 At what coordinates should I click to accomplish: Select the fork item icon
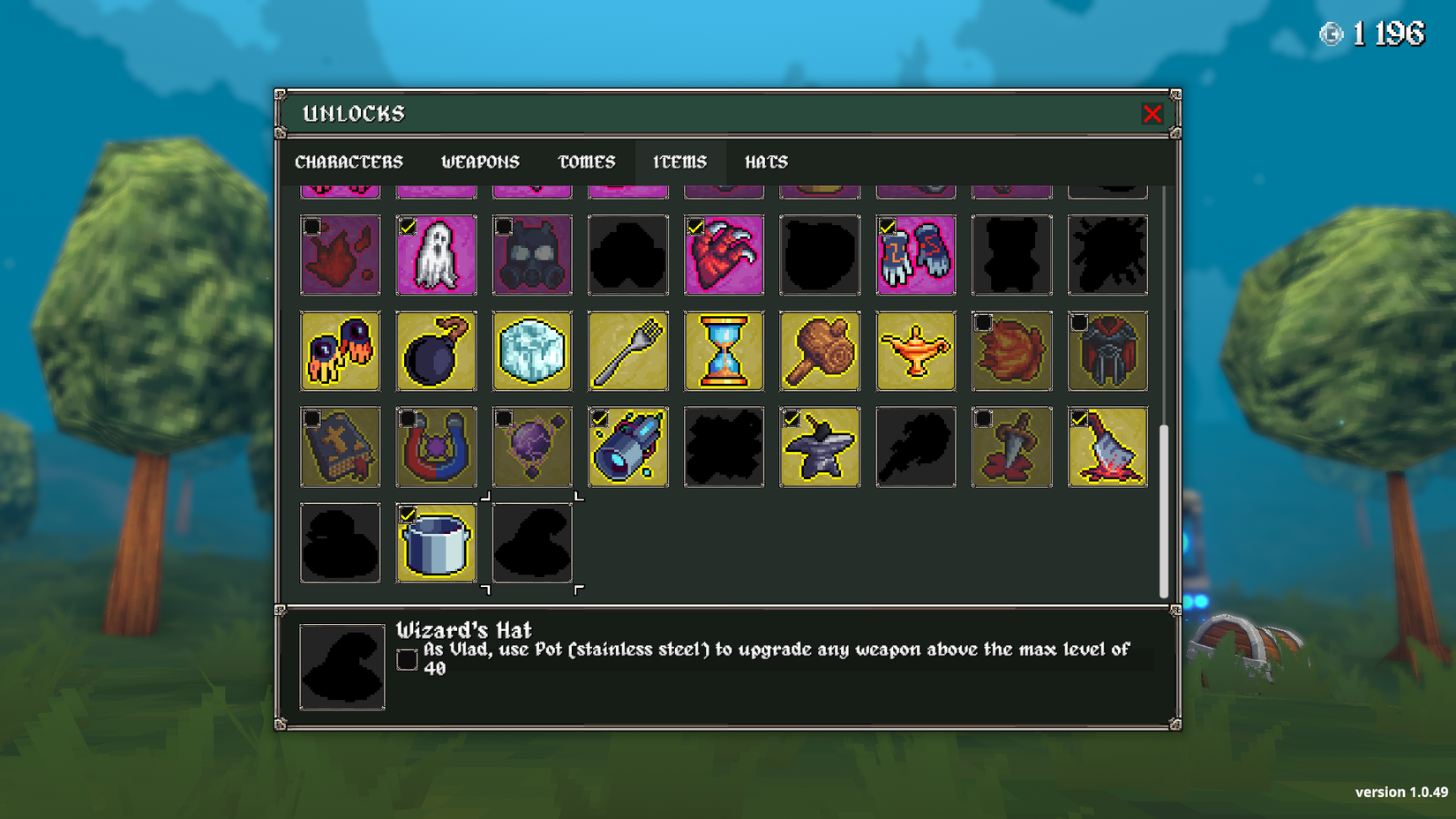(x=627, y=350)
